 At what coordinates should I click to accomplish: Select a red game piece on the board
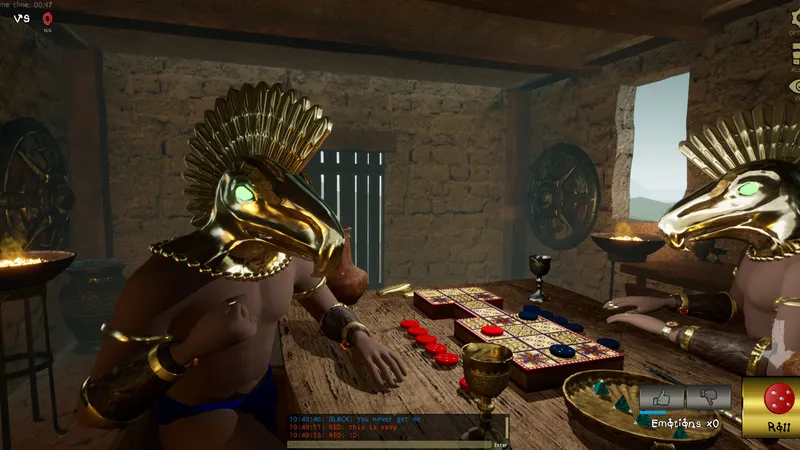pos(492,330)
